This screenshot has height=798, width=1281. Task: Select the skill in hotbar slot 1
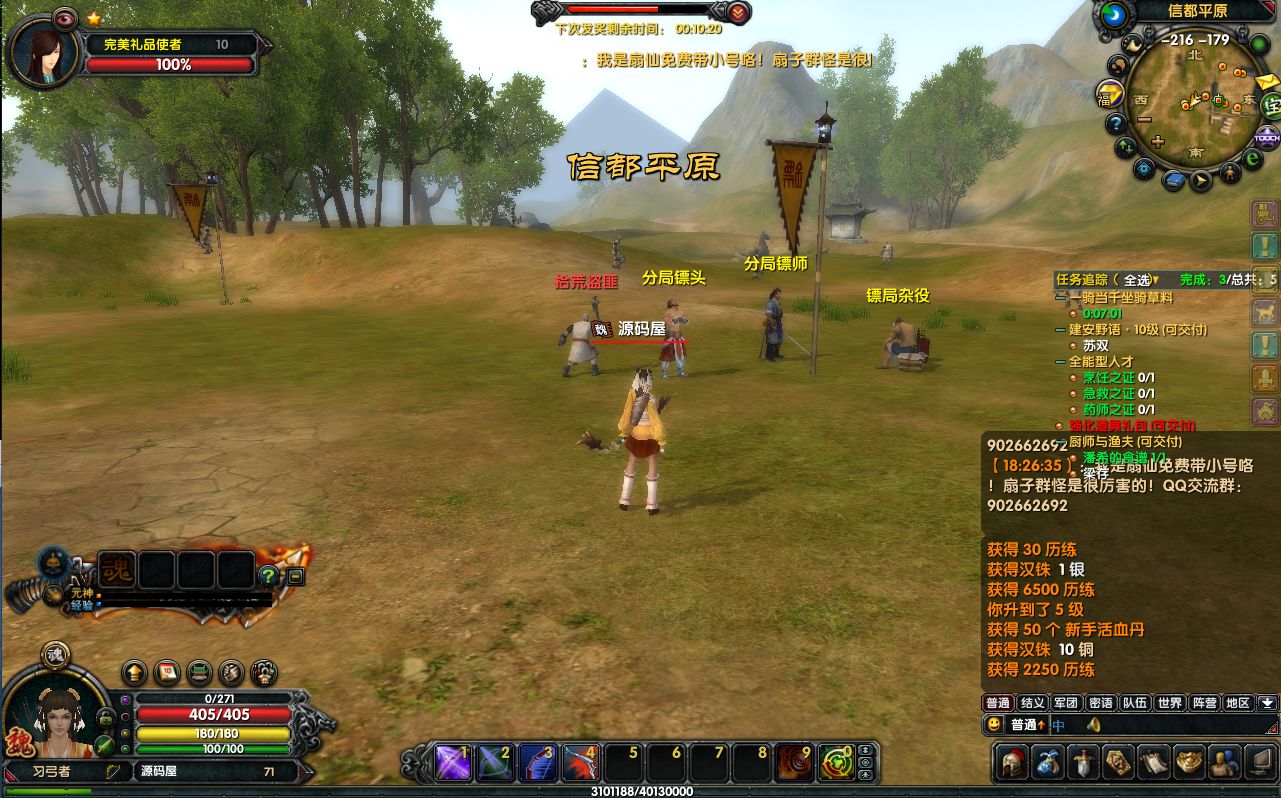455,762
